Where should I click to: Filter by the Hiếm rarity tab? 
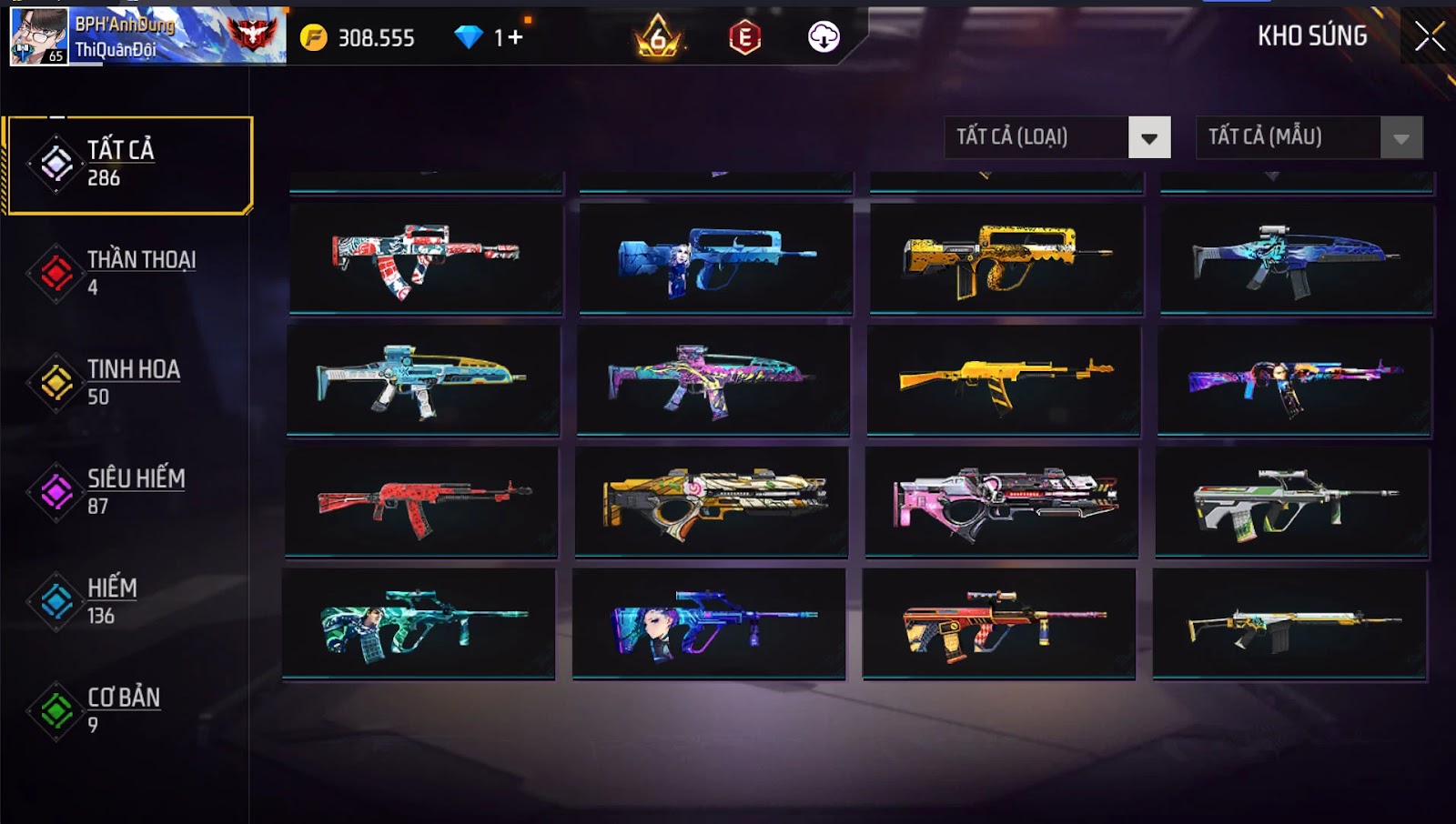[128, 601]
